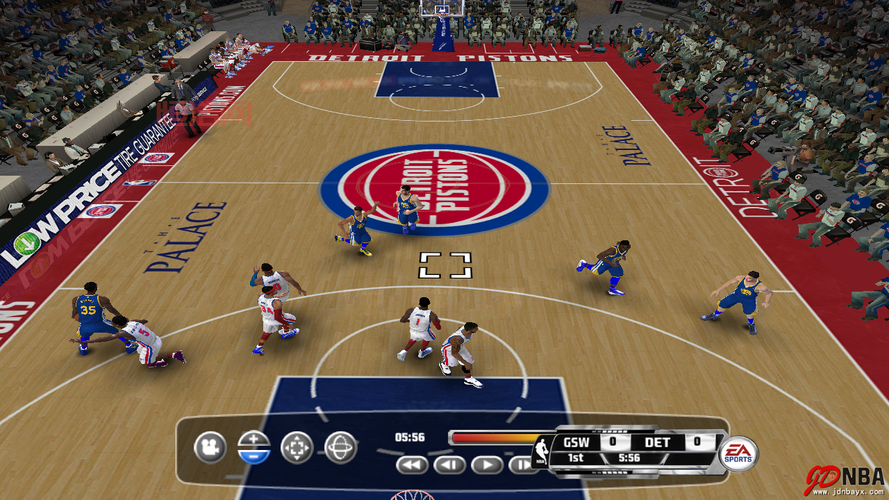Viewport: 889px width, 500px height.
Task: Step the replay back one frame
Action: tap(450, 465)
